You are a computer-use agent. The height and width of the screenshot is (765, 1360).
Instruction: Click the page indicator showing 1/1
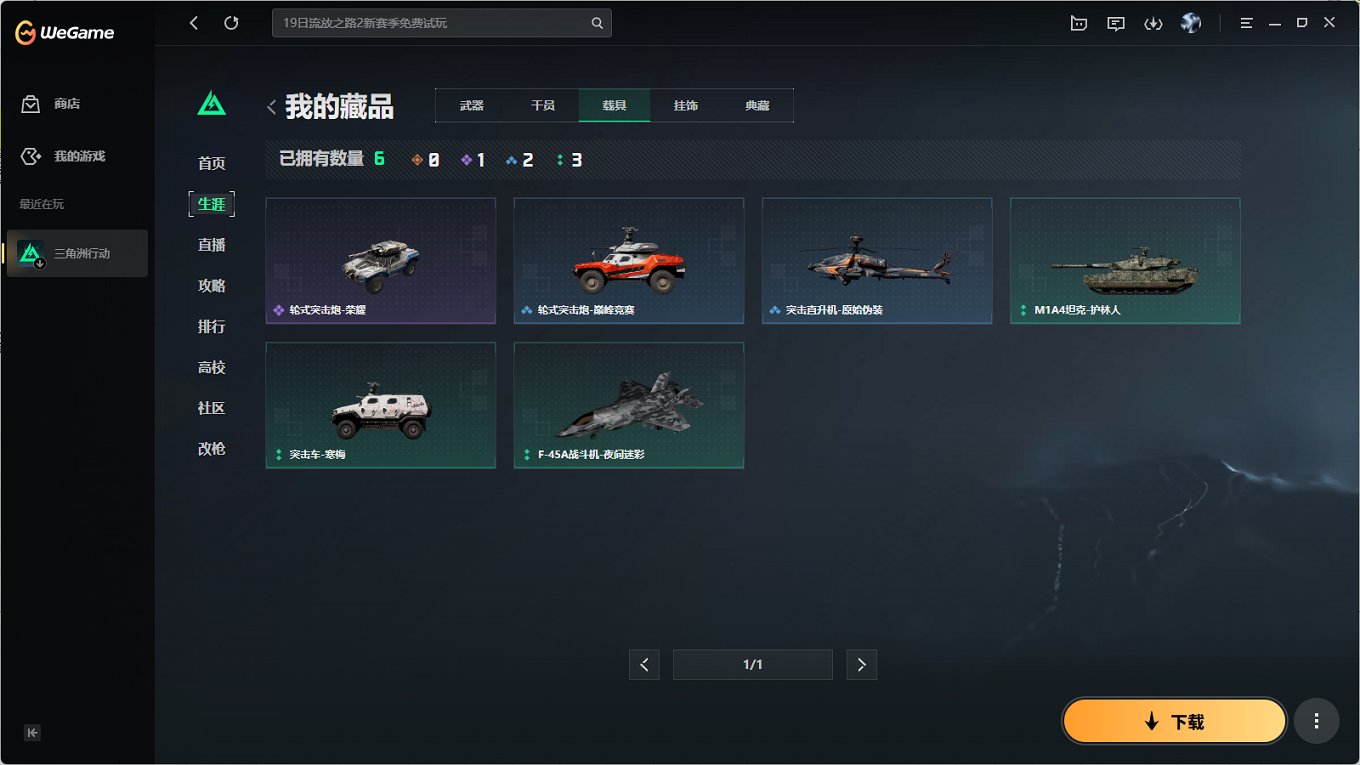753,664
